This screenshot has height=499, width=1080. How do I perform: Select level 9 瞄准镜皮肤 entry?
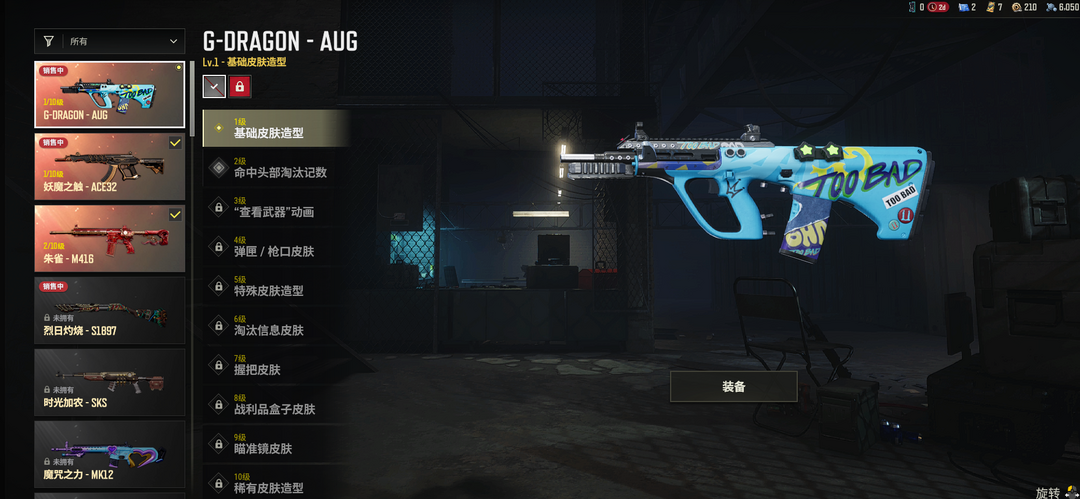[x=276, y=445]
